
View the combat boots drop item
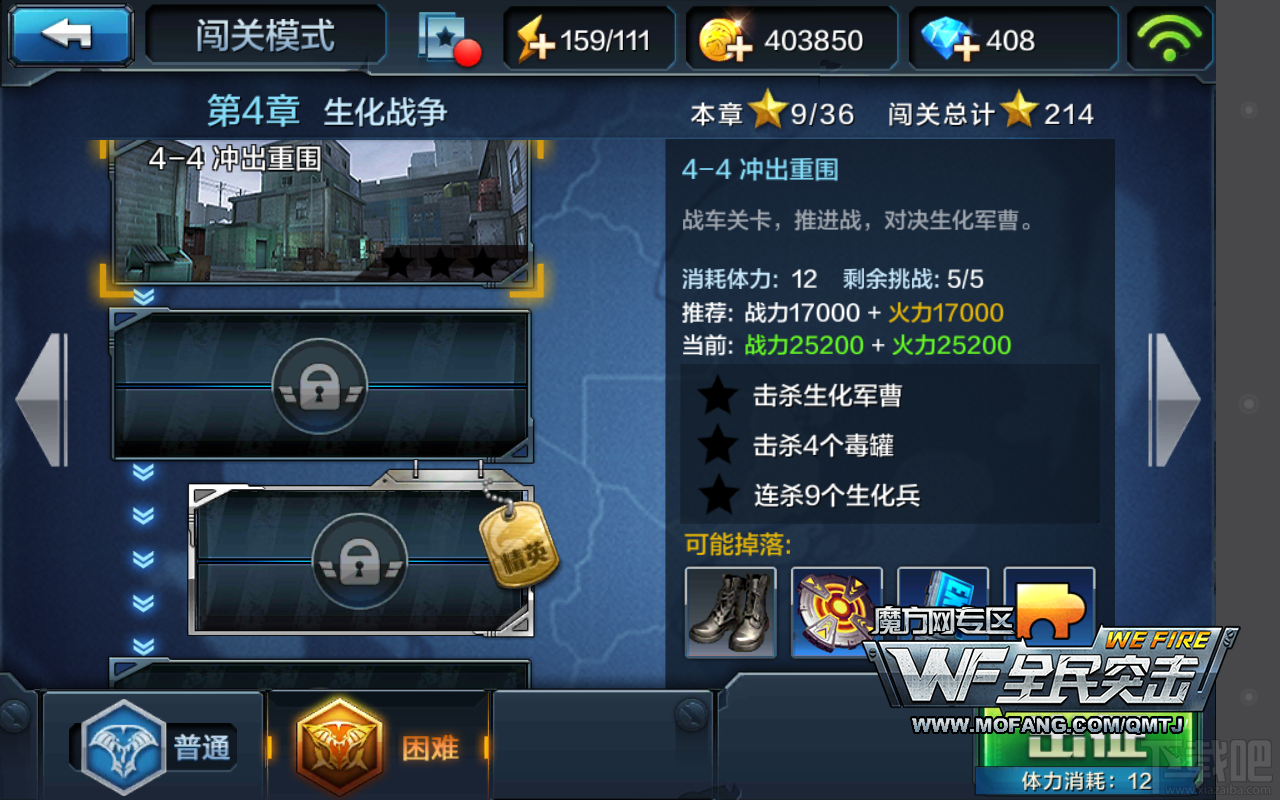pos(730,612)
